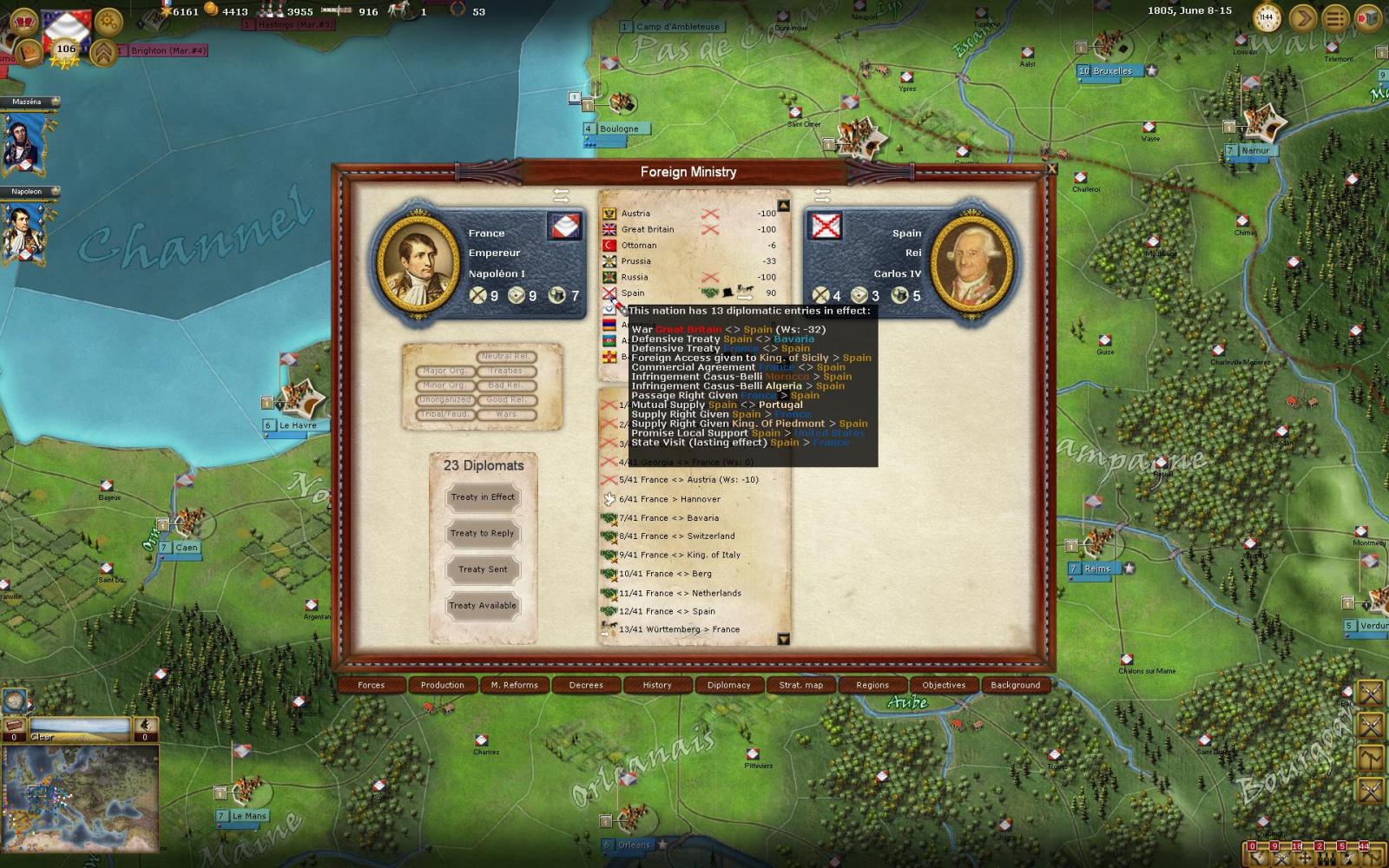Show the Treaty to Reply list
The image size is (1389, 868).
(483, 534)
